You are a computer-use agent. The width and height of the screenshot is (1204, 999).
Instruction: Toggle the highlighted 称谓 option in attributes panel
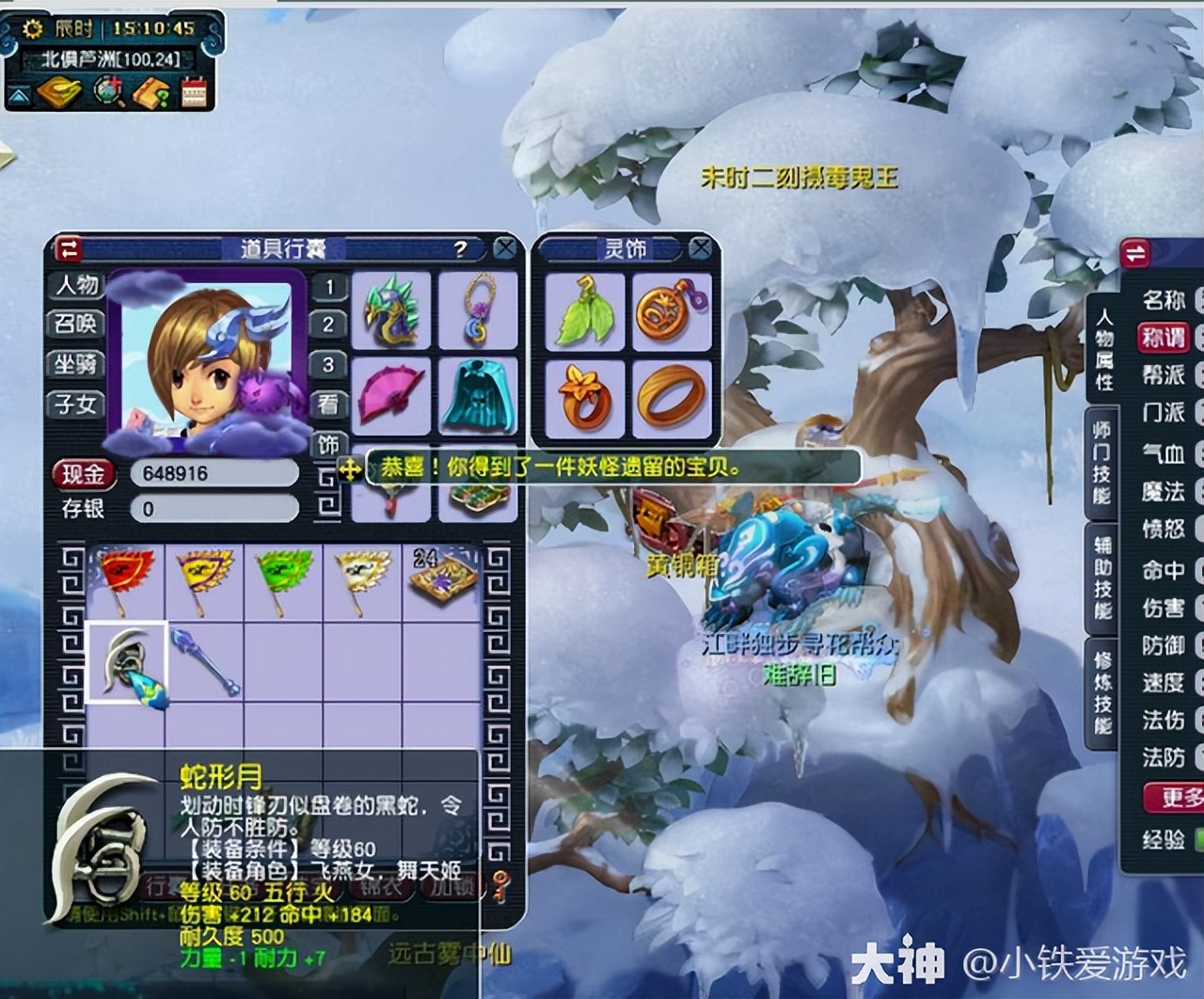[1164, 338]
